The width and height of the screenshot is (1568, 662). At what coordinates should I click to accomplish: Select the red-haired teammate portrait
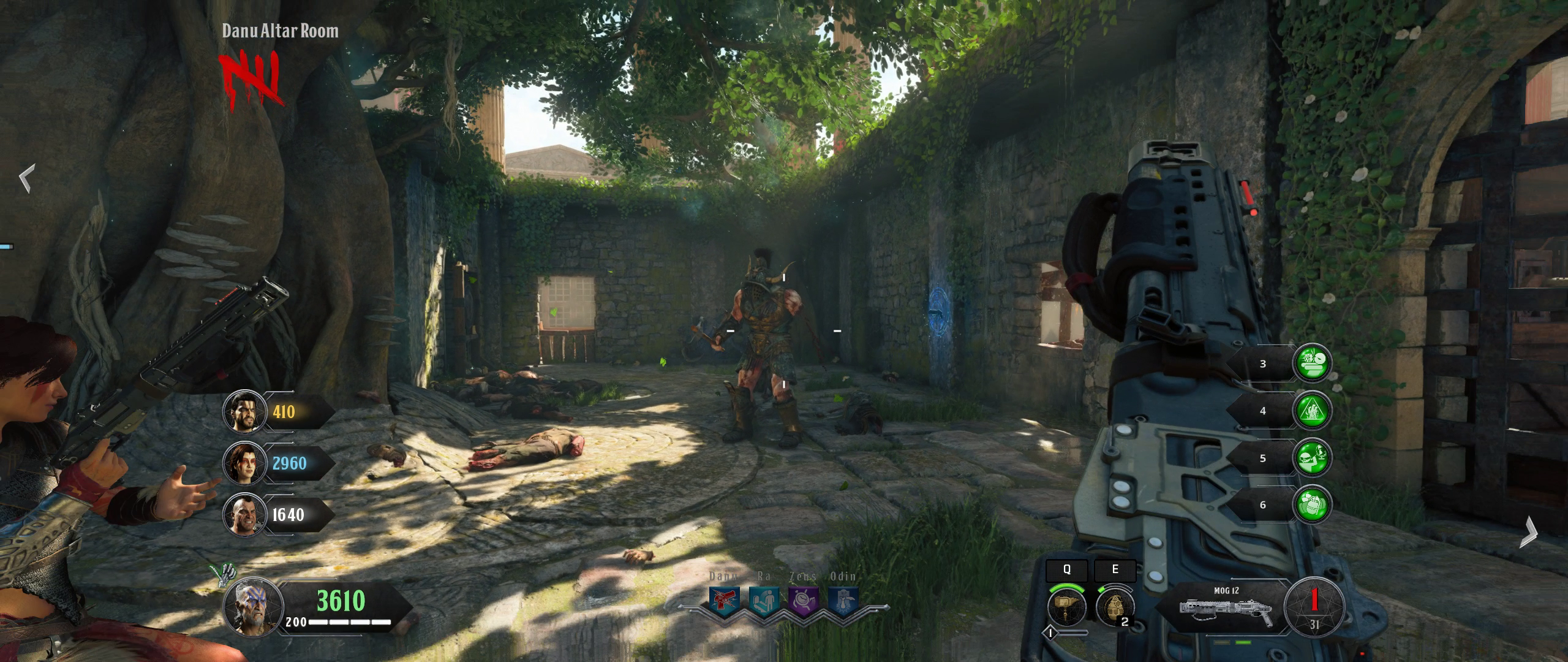click(244, 463)
